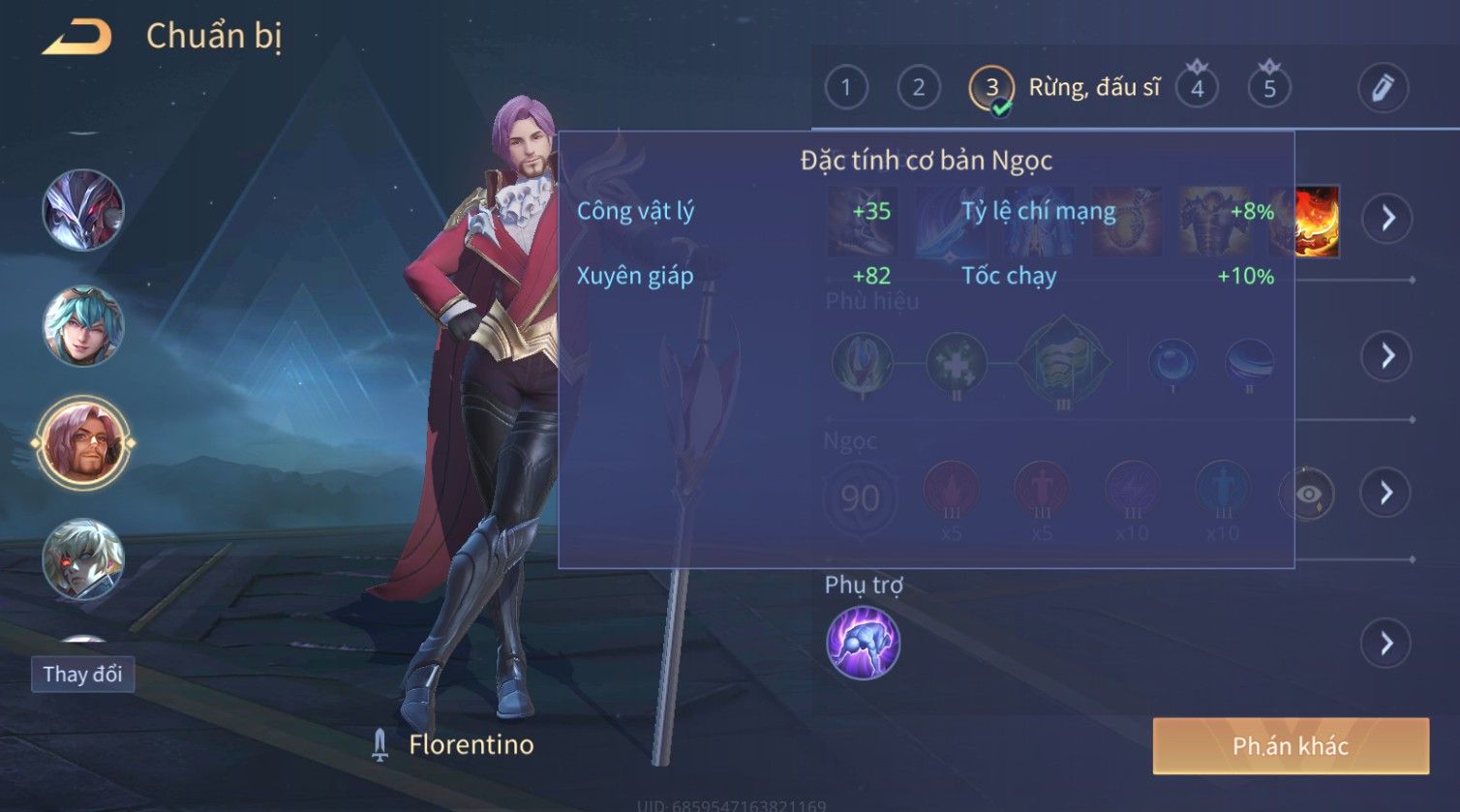Select preset slot 1

click(x=845, y=88)
